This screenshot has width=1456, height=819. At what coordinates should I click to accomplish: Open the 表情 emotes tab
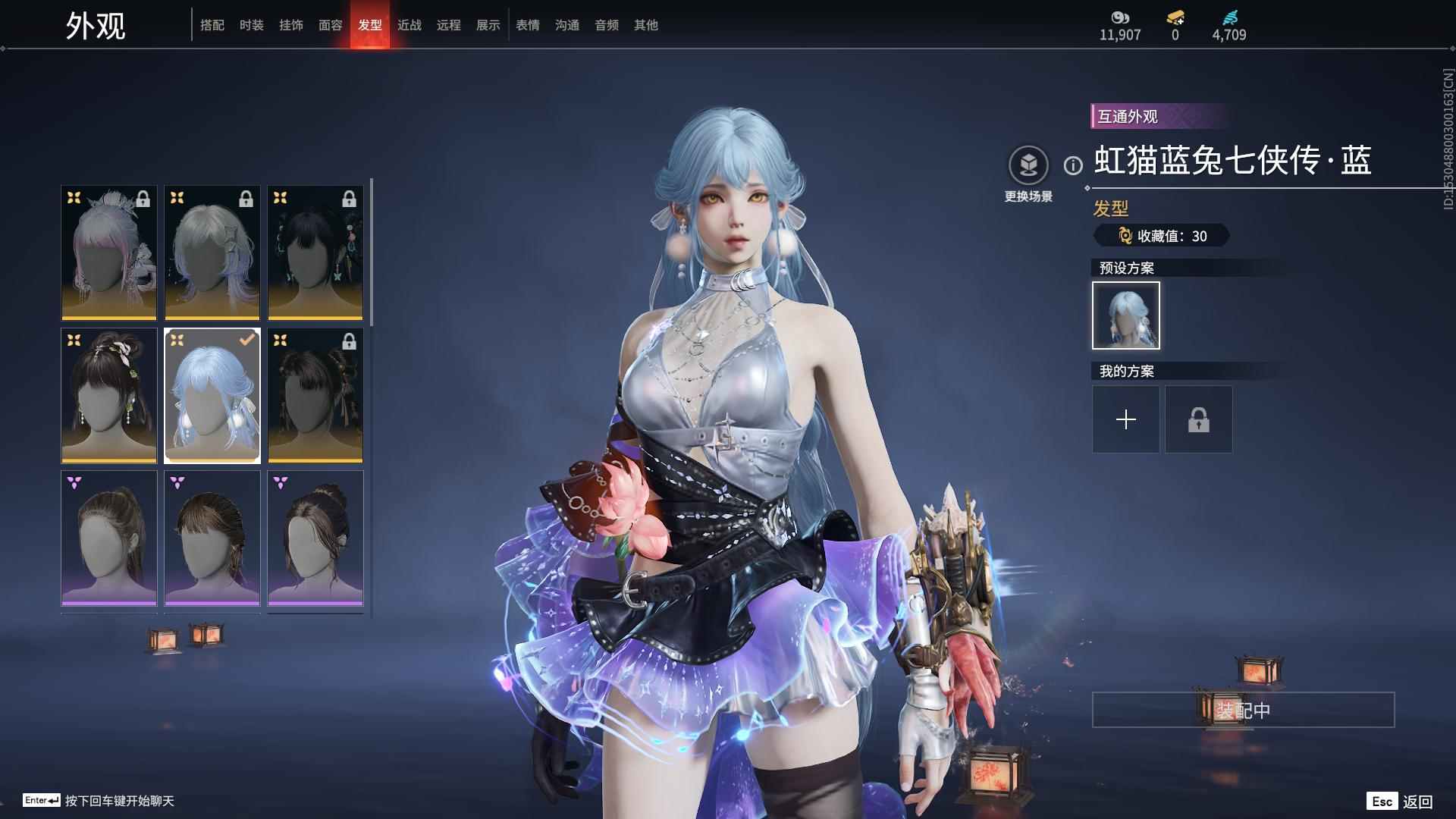[x=527, y=25]
